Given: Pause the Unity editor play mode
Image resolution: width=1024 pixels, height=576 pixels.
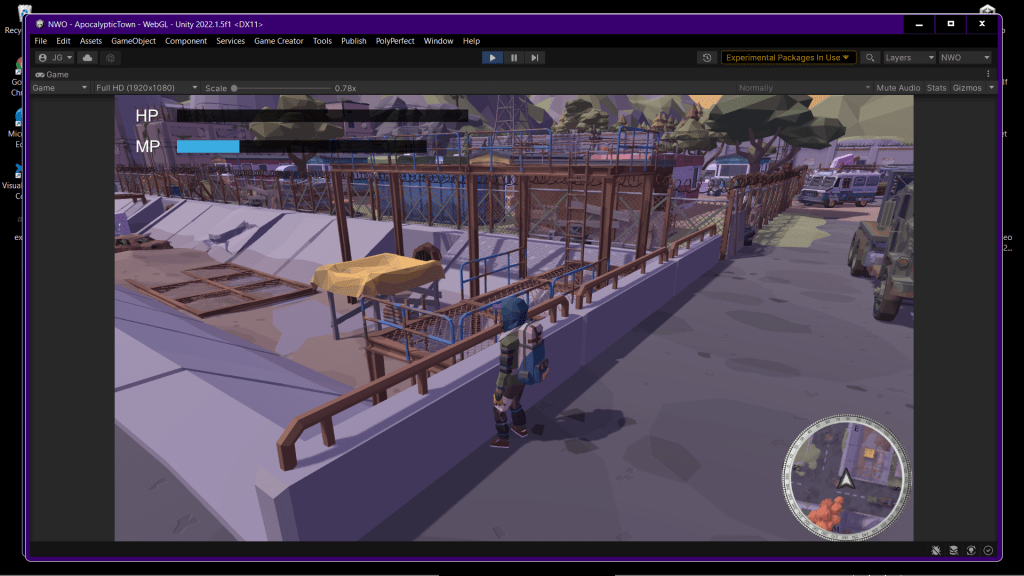Looking at the screenshot, I should [514, 58].
